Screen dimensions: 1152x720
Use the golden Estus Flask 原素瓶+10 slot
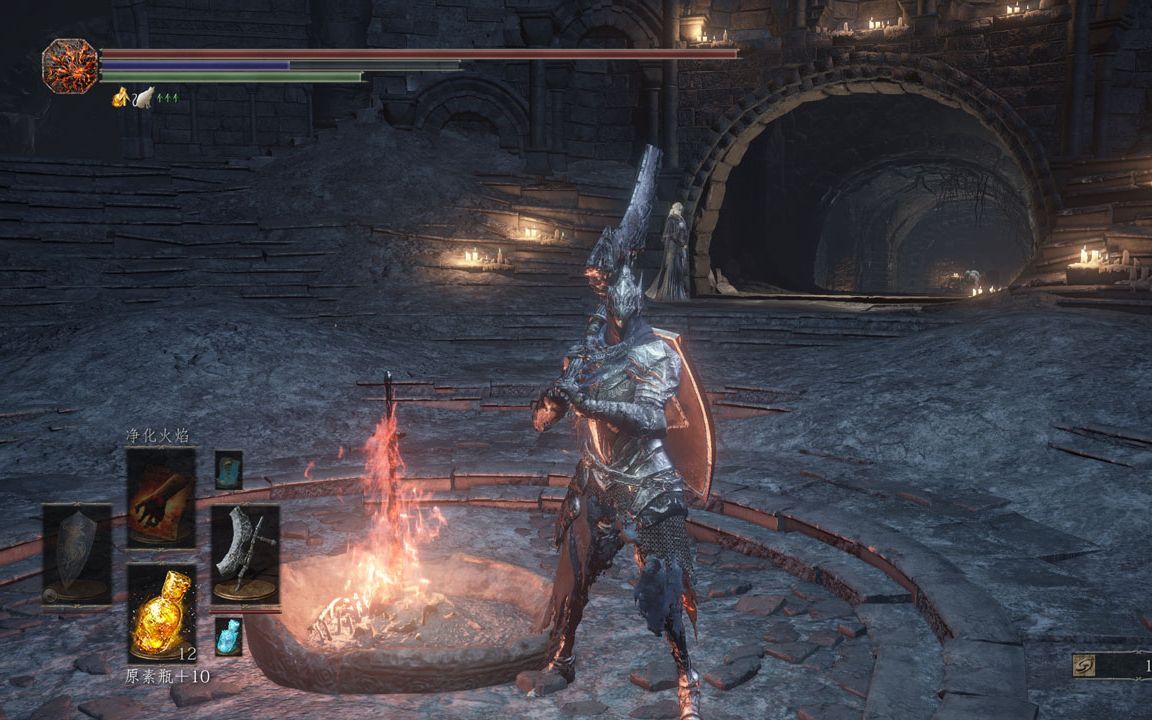(x=161, y=611)
